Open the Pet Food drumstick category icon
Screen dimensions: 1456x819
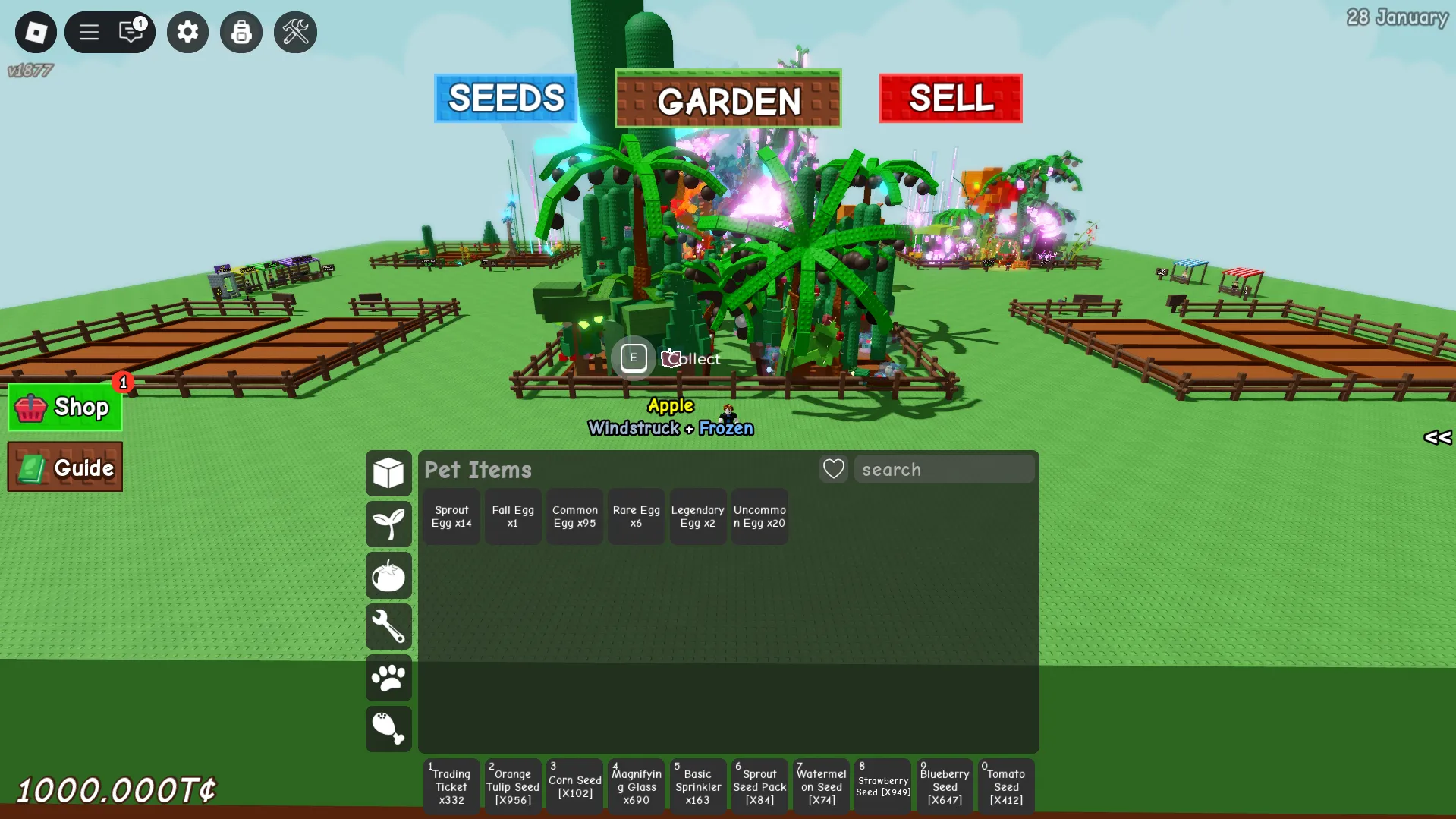tap(388, 729)
